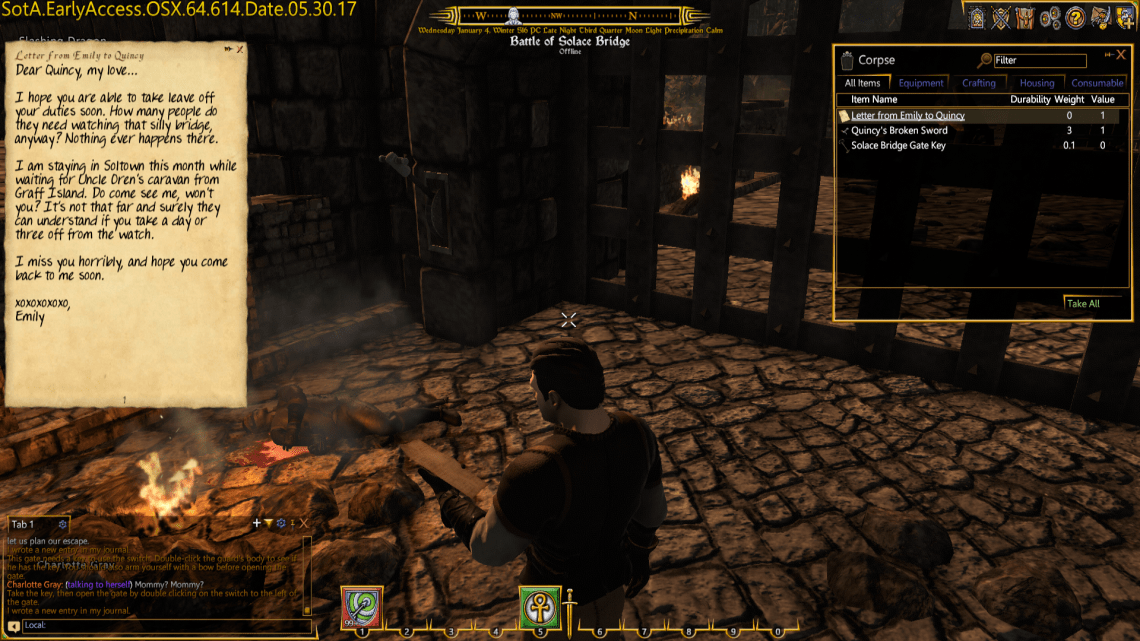Select the All Items tab
The width and height of the screenshot is (1140, 641).
click(862, 84)
